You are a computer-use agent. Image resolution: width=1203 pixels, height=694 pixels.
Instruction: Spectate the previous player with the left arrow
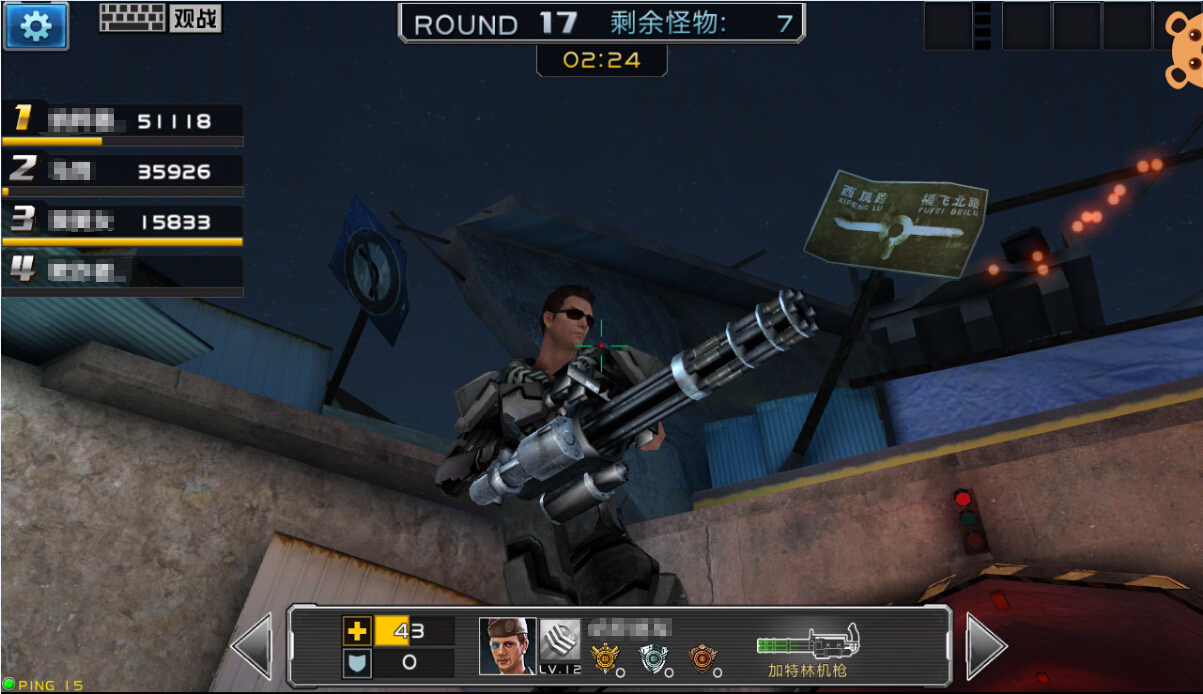point(251,647)
